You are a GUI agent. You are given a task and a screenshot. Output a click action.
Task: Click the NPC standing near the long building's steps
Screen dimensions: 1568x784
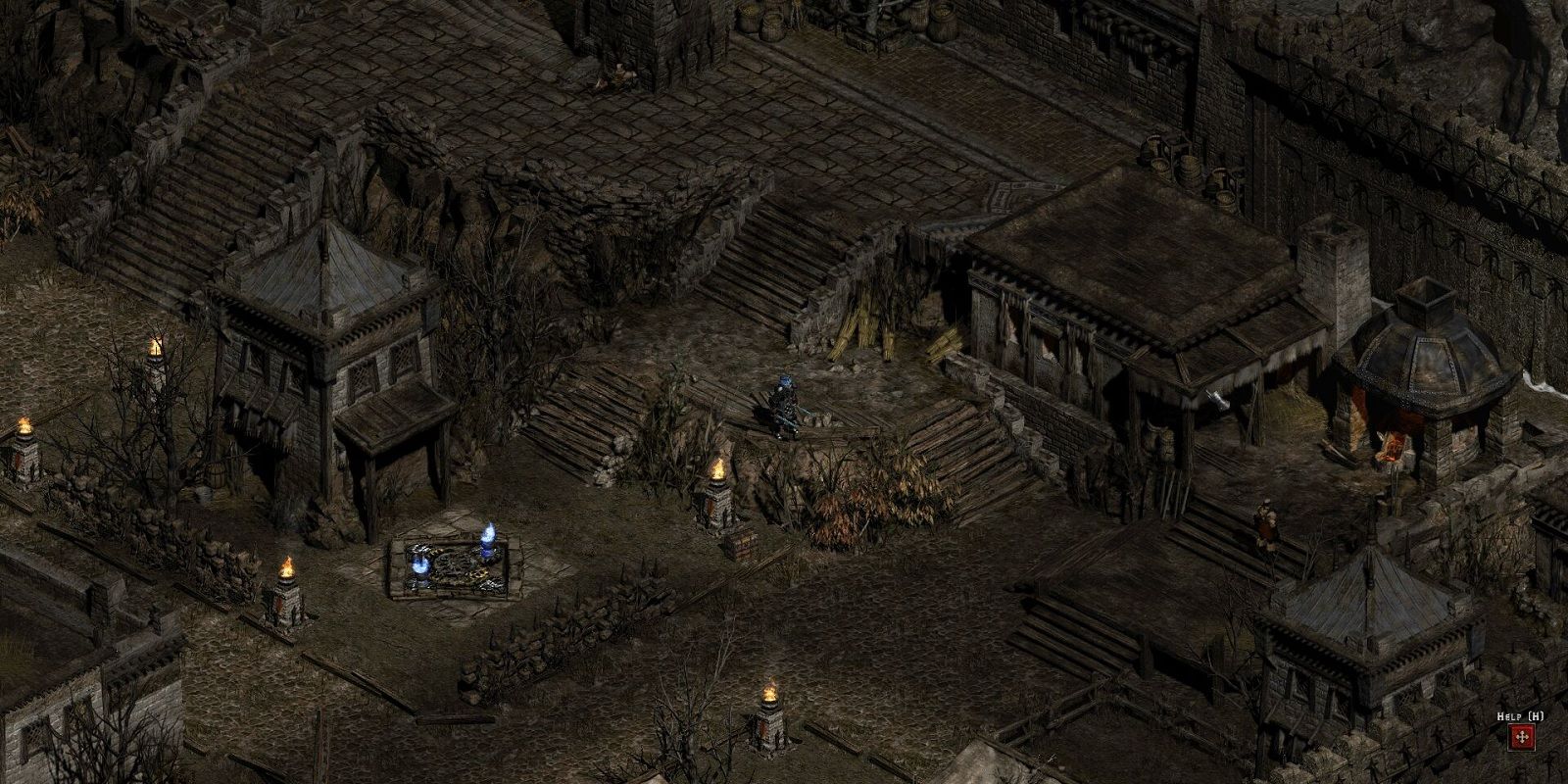[x=1266, y=523]
